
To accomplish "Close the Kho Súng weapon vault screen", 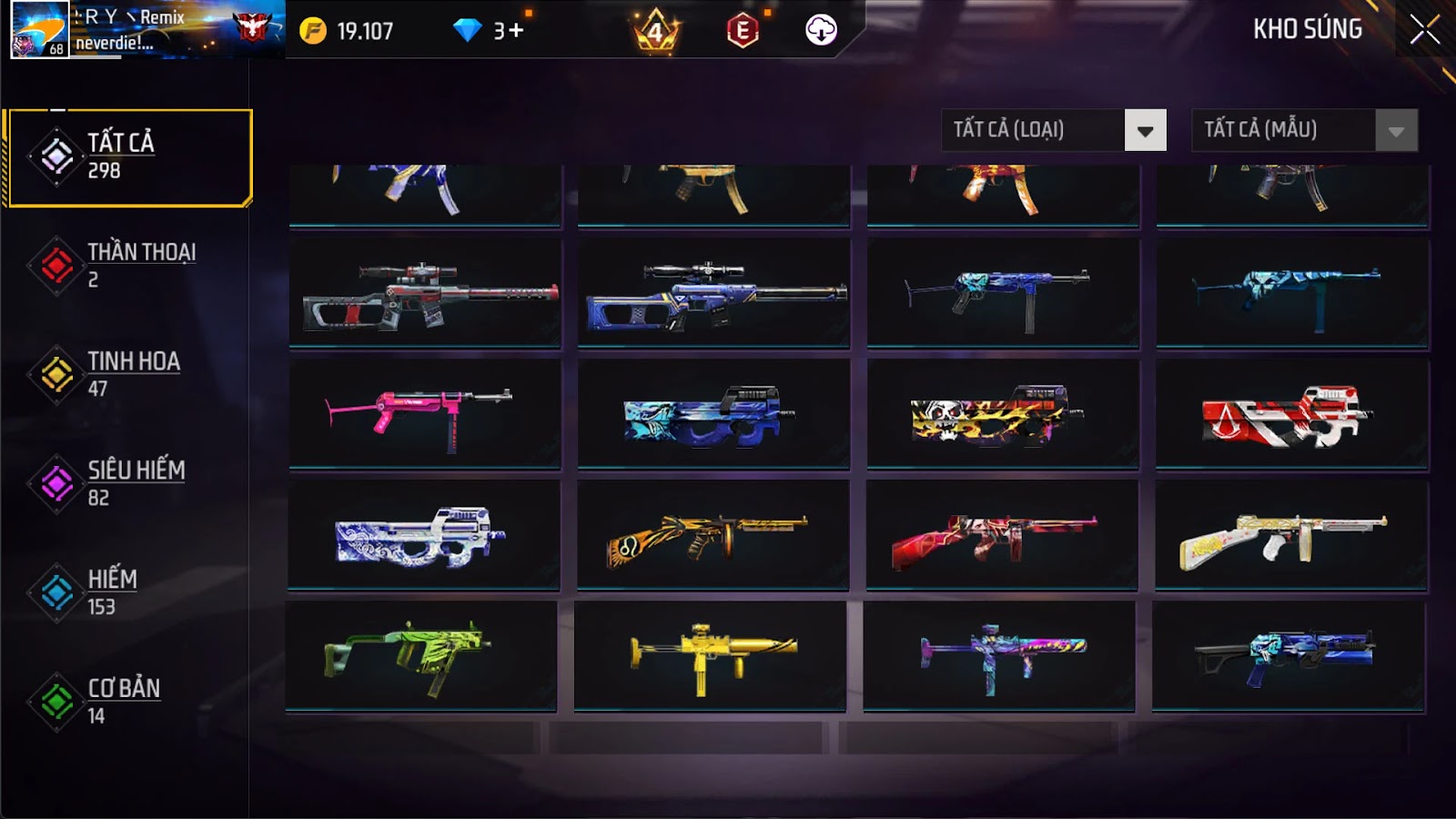I will tap(1424, 30).
